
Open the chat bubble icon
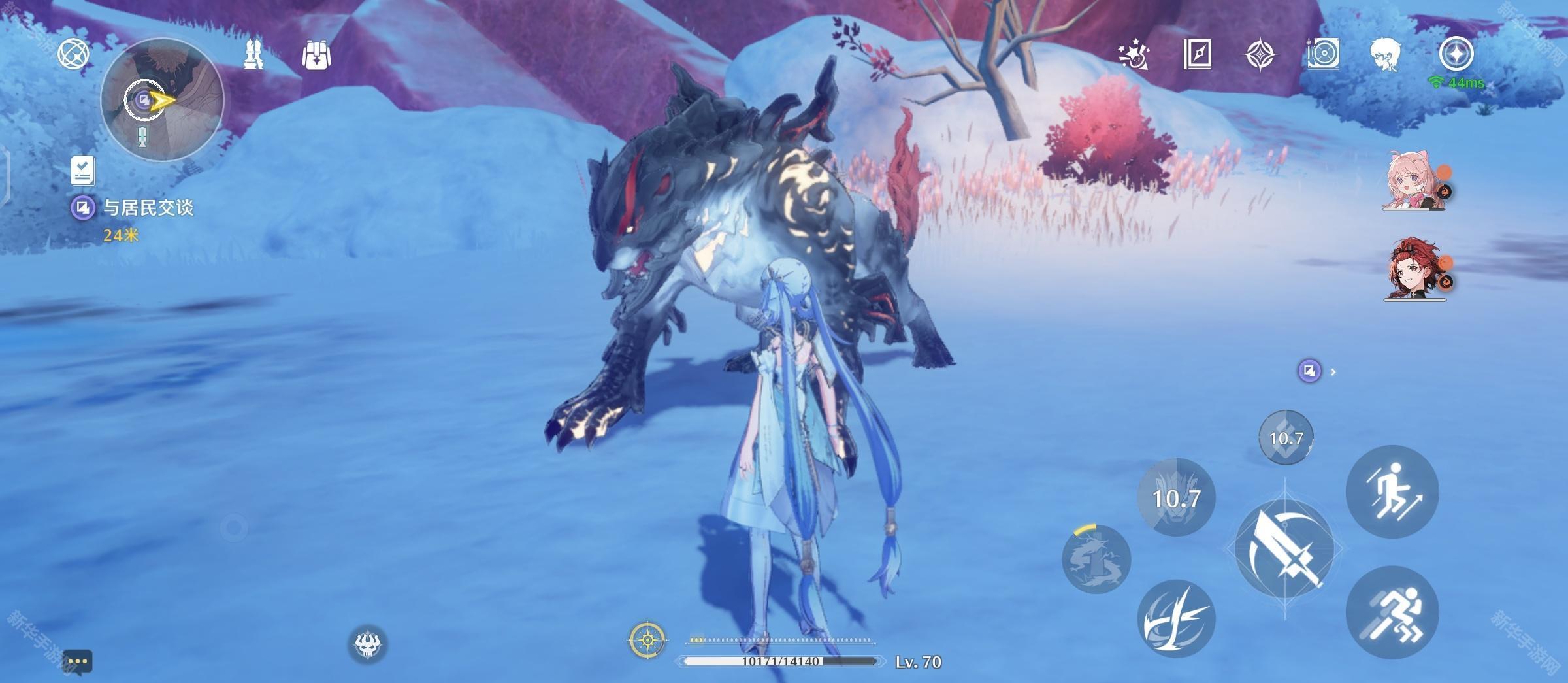tap(78, 661)
